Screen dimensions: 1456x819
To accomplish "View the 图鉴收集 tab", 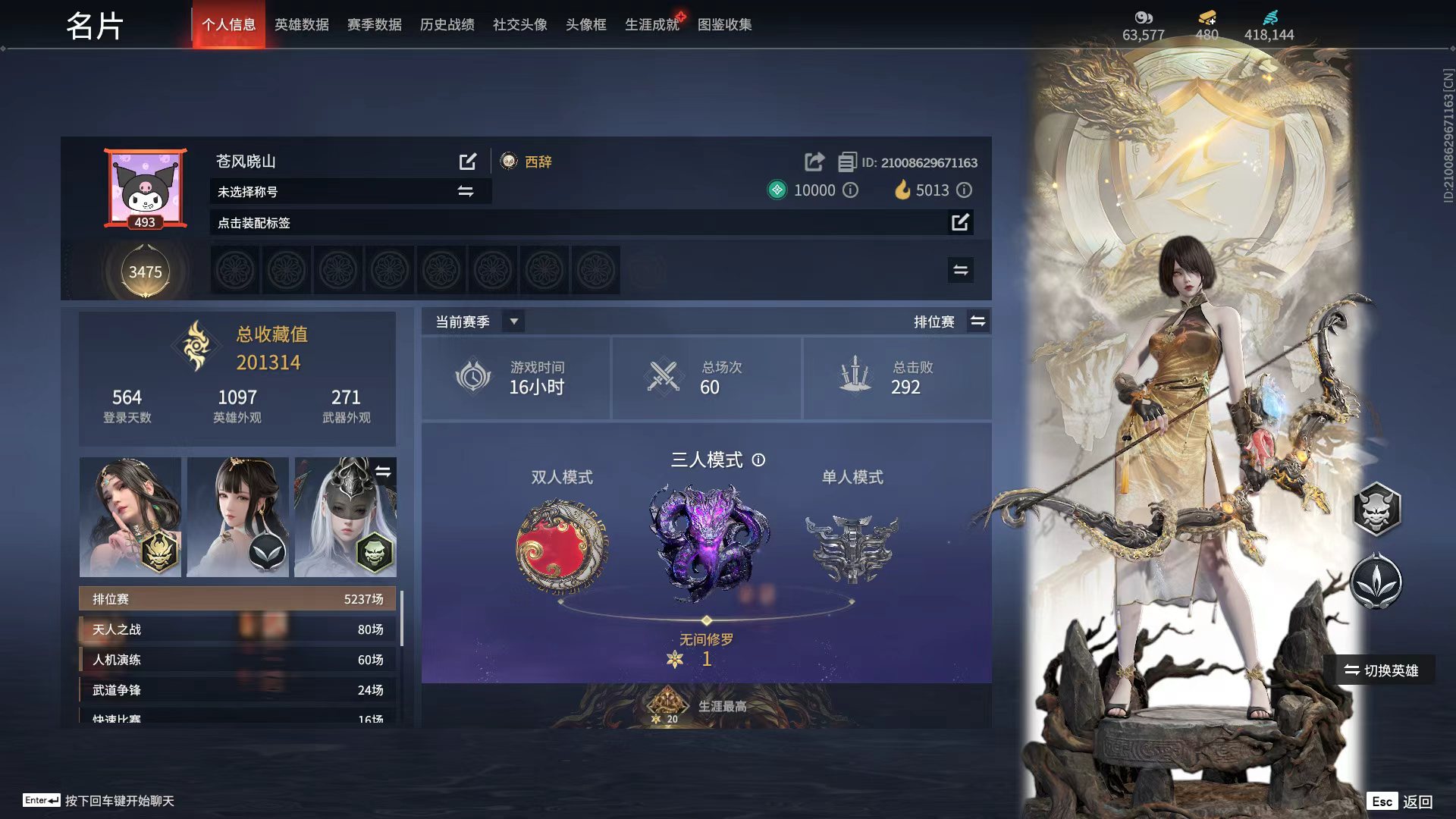I will (x=724, y=25).
